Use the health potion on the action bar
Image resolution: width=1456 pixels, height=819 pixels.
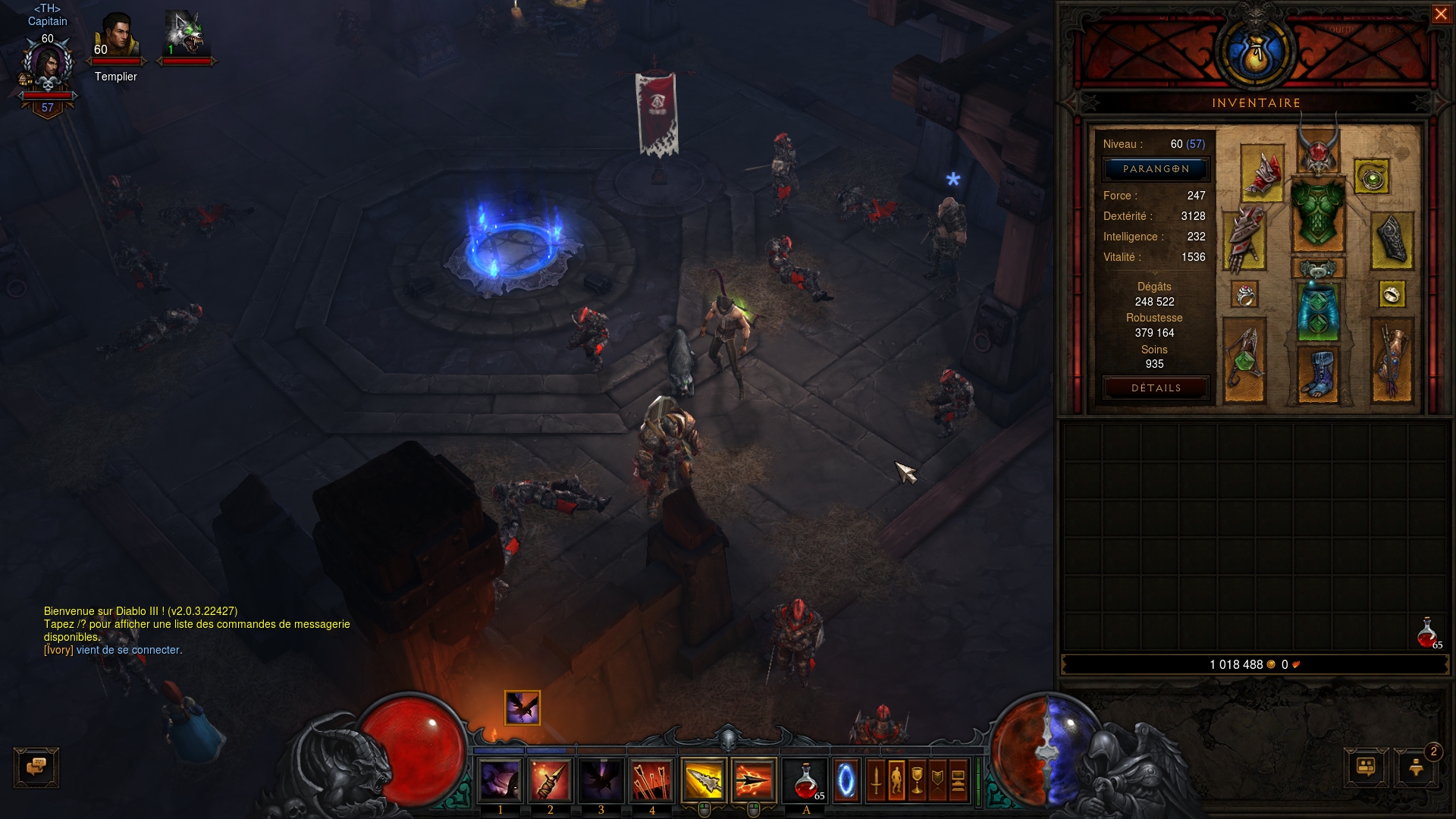(x=806, y=781)
